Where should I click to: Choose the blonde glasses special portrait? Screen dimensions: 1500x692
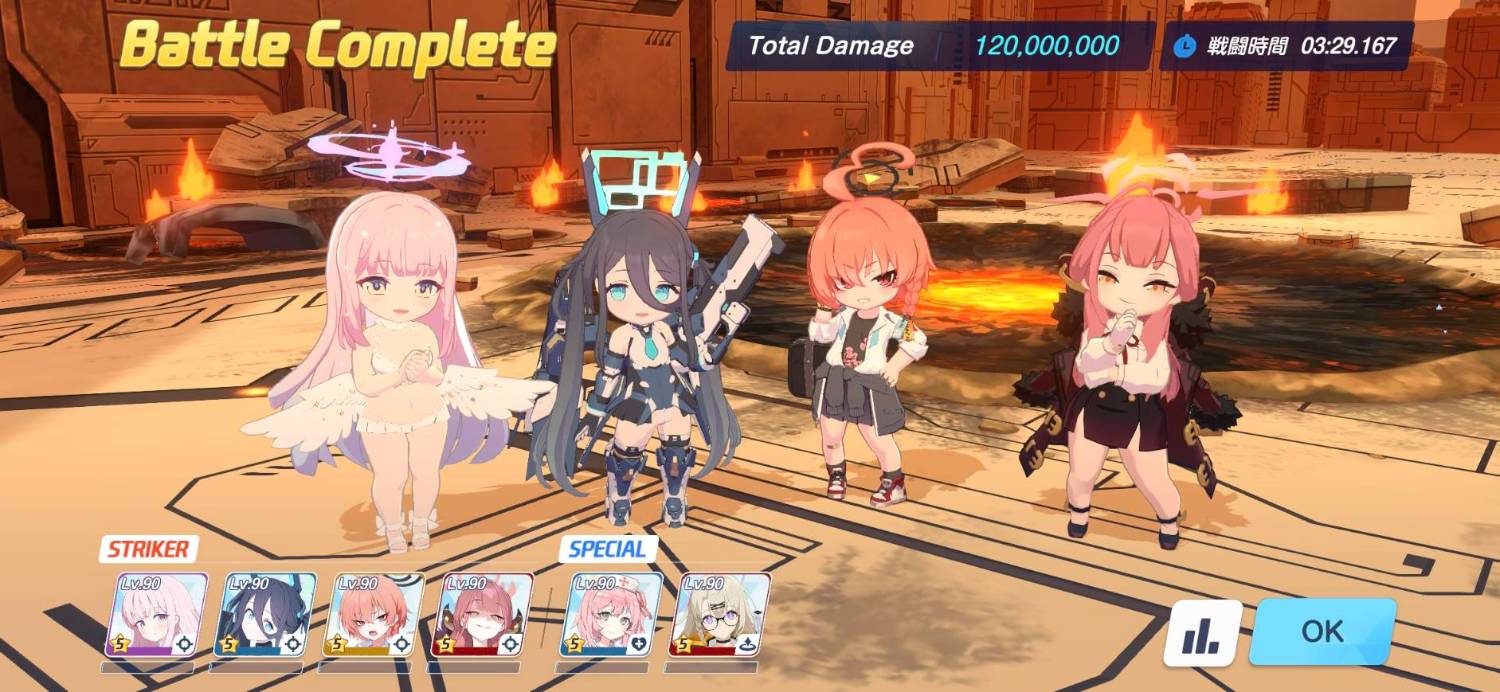tap(719, 614)
